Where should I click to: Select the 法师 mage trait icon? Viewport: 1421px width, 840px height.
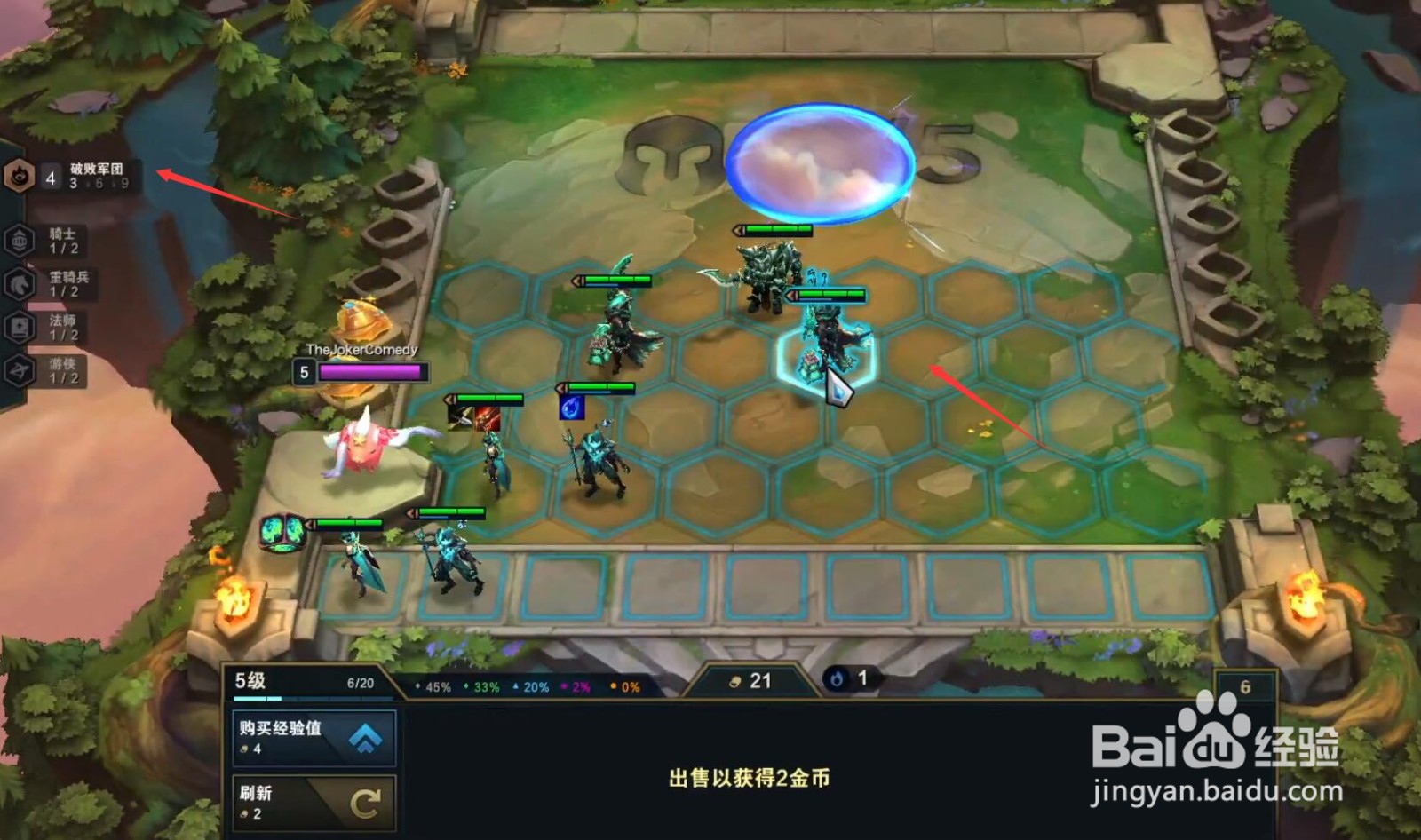[x=20, y=326]
